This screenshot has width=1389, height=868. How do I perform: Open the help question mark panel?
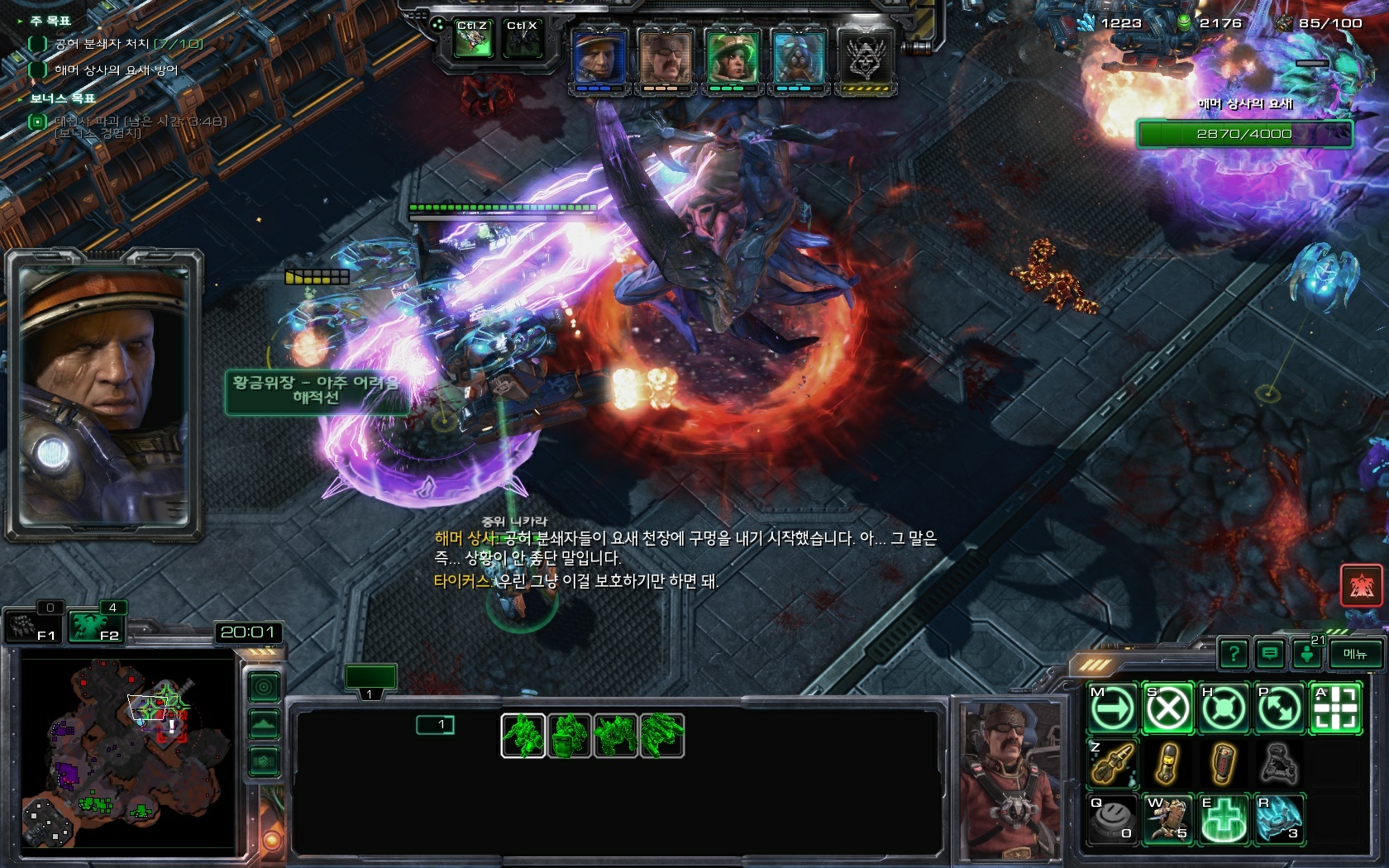[1234, 654]
